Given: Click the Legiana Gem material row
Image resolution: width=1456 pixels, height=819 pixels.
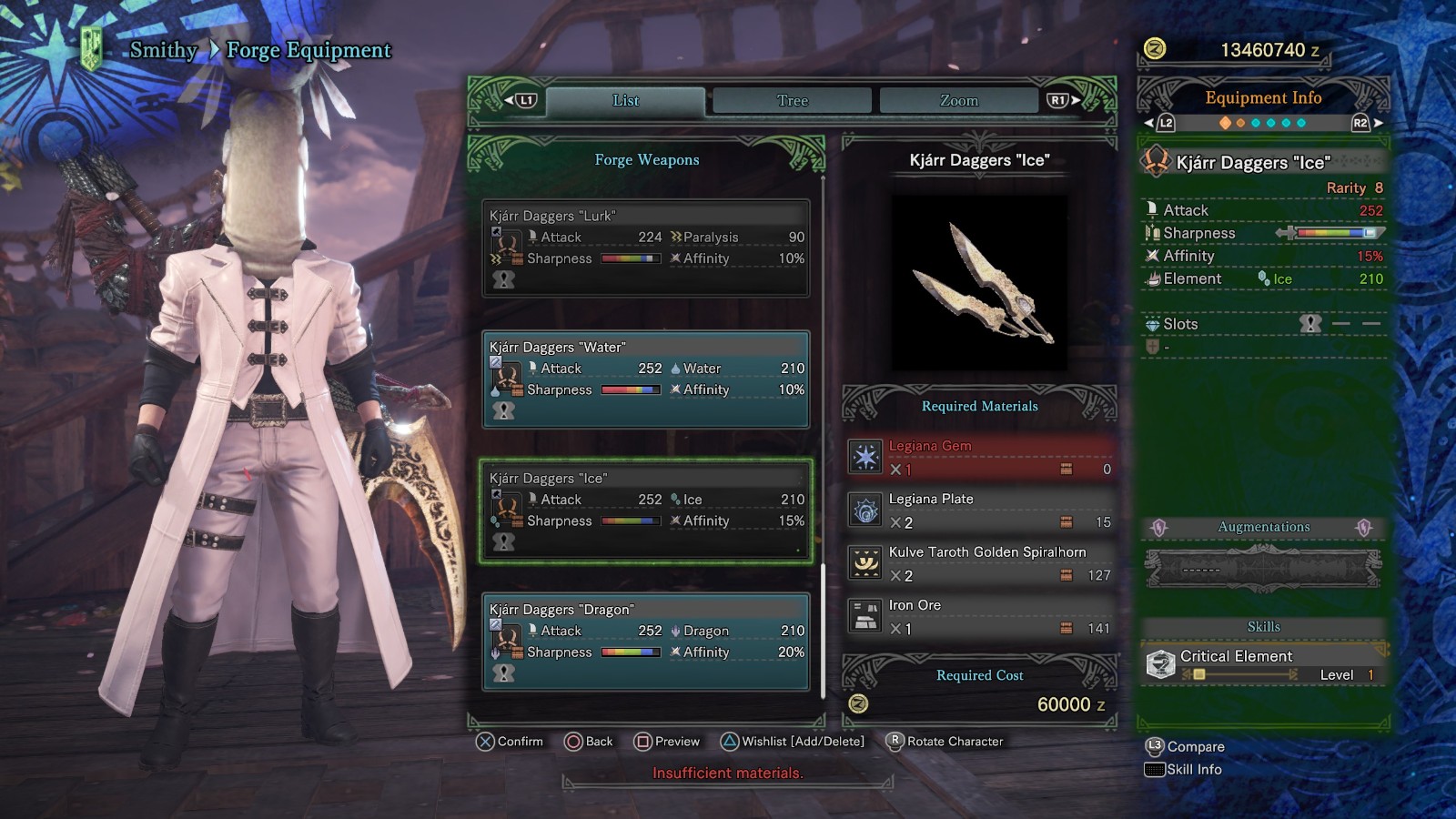Looking at the screenshot, I should 980,457.
